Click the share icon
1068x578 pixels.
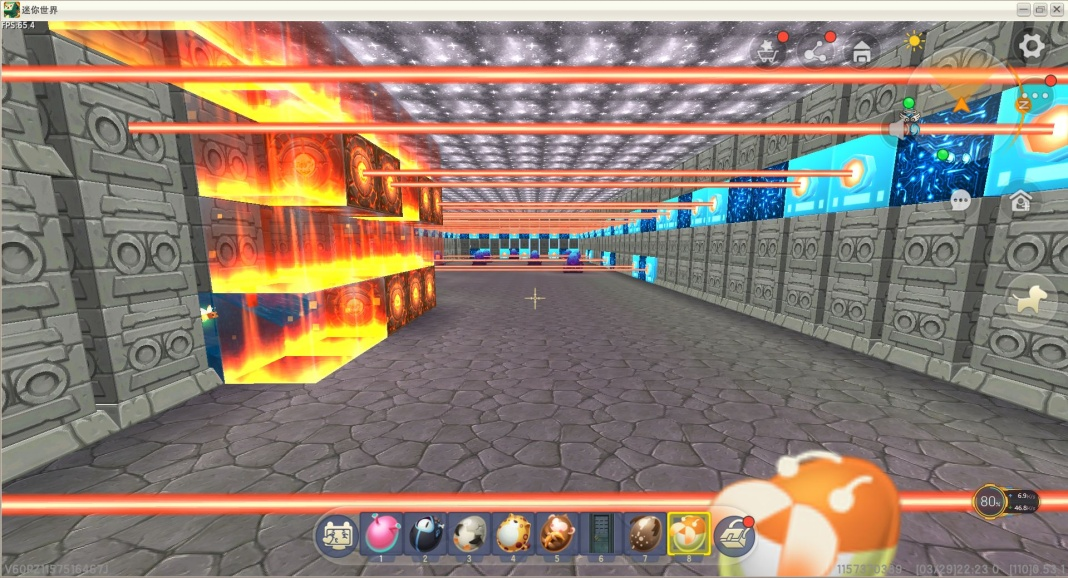coord(816,51)
